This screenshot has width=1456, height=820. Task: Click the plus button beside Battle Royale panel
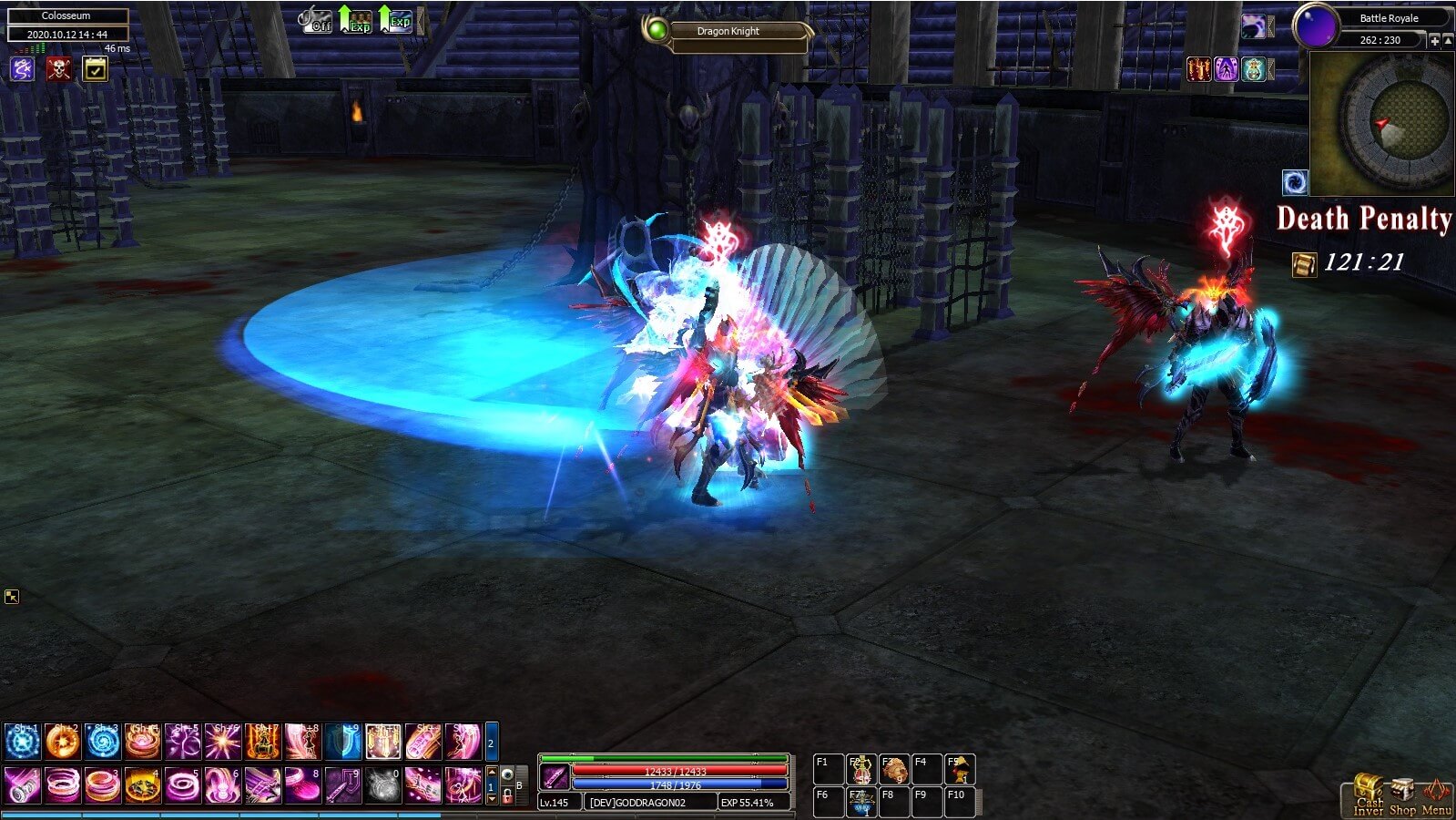1434,40
